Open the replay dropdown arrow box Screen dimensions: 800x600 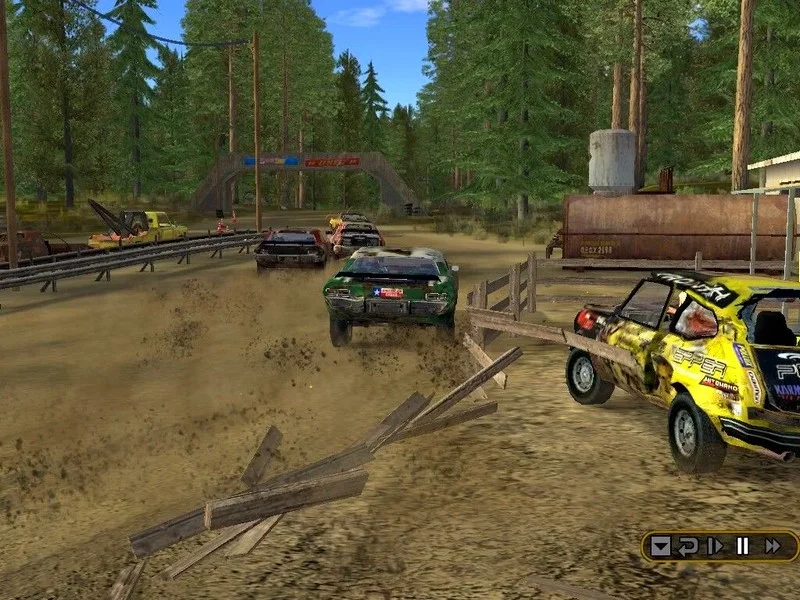coord(660,546)
